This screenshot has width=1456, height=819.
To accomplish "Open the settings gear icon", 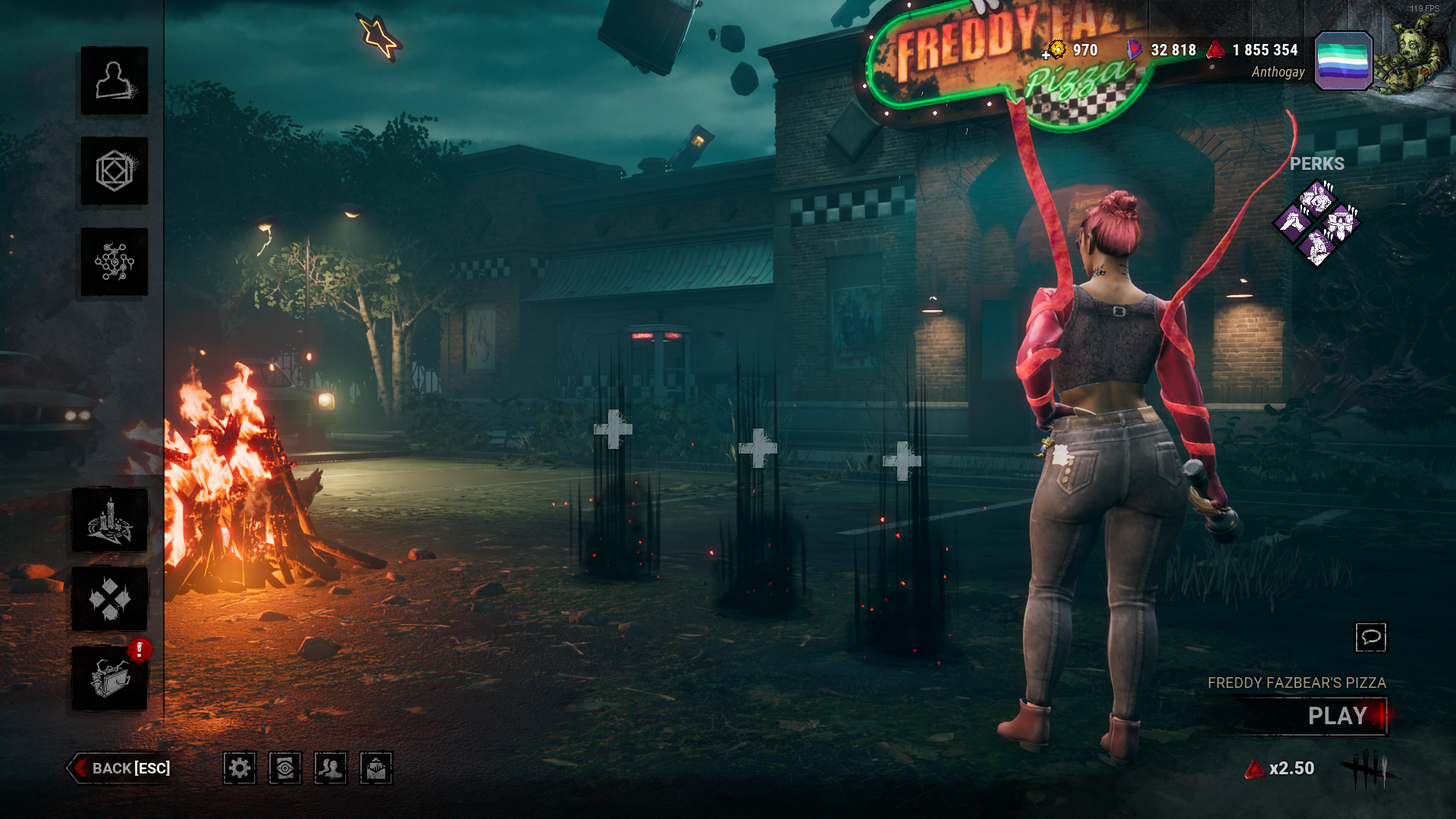I will click(x=240, y=769).
